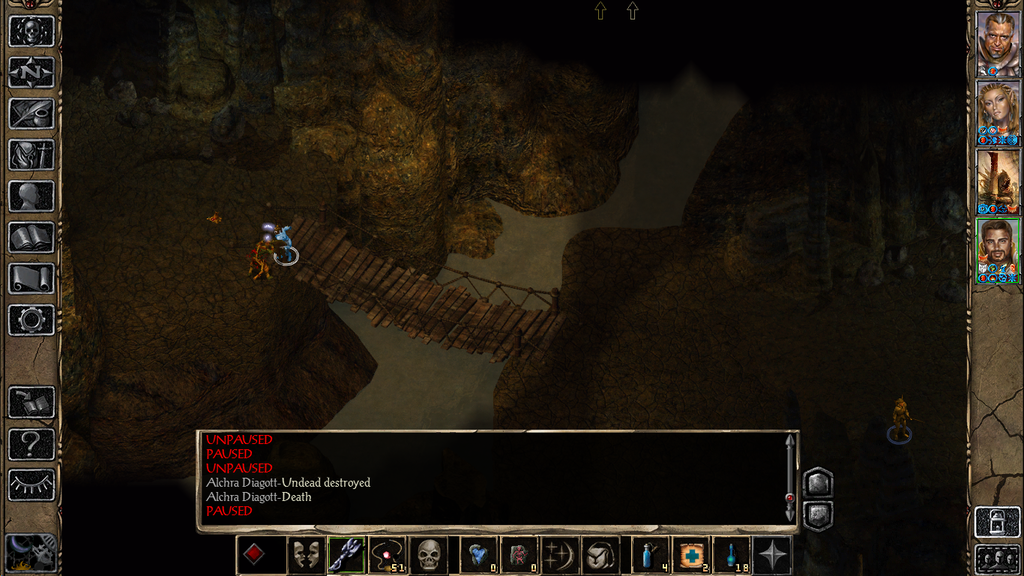The width and height of the screenshot is (1024, 576).
Task: Select the green-highlighted bearded man portrait
Action: [997, 249]
